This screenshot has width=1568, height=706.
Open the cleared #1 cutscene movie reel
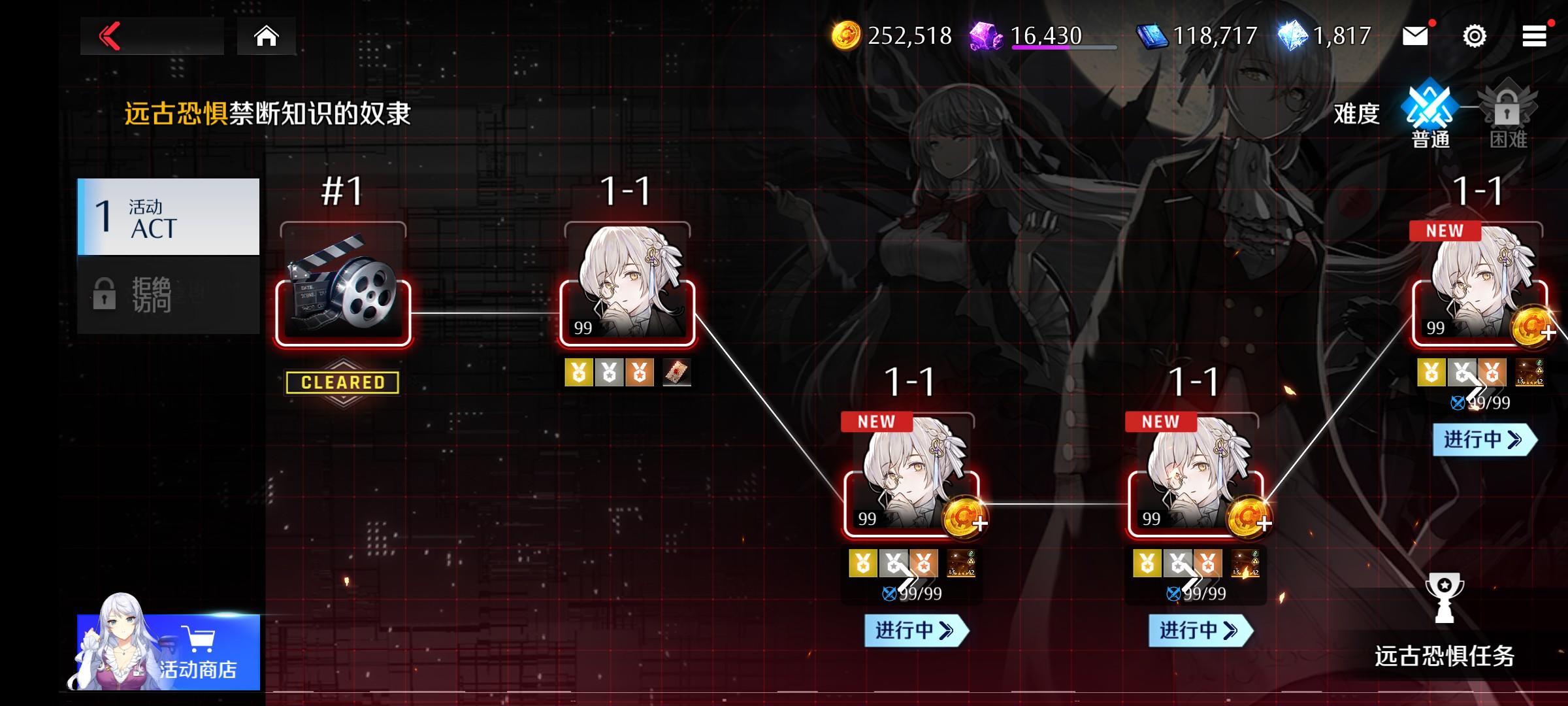(x=343, y=307)
